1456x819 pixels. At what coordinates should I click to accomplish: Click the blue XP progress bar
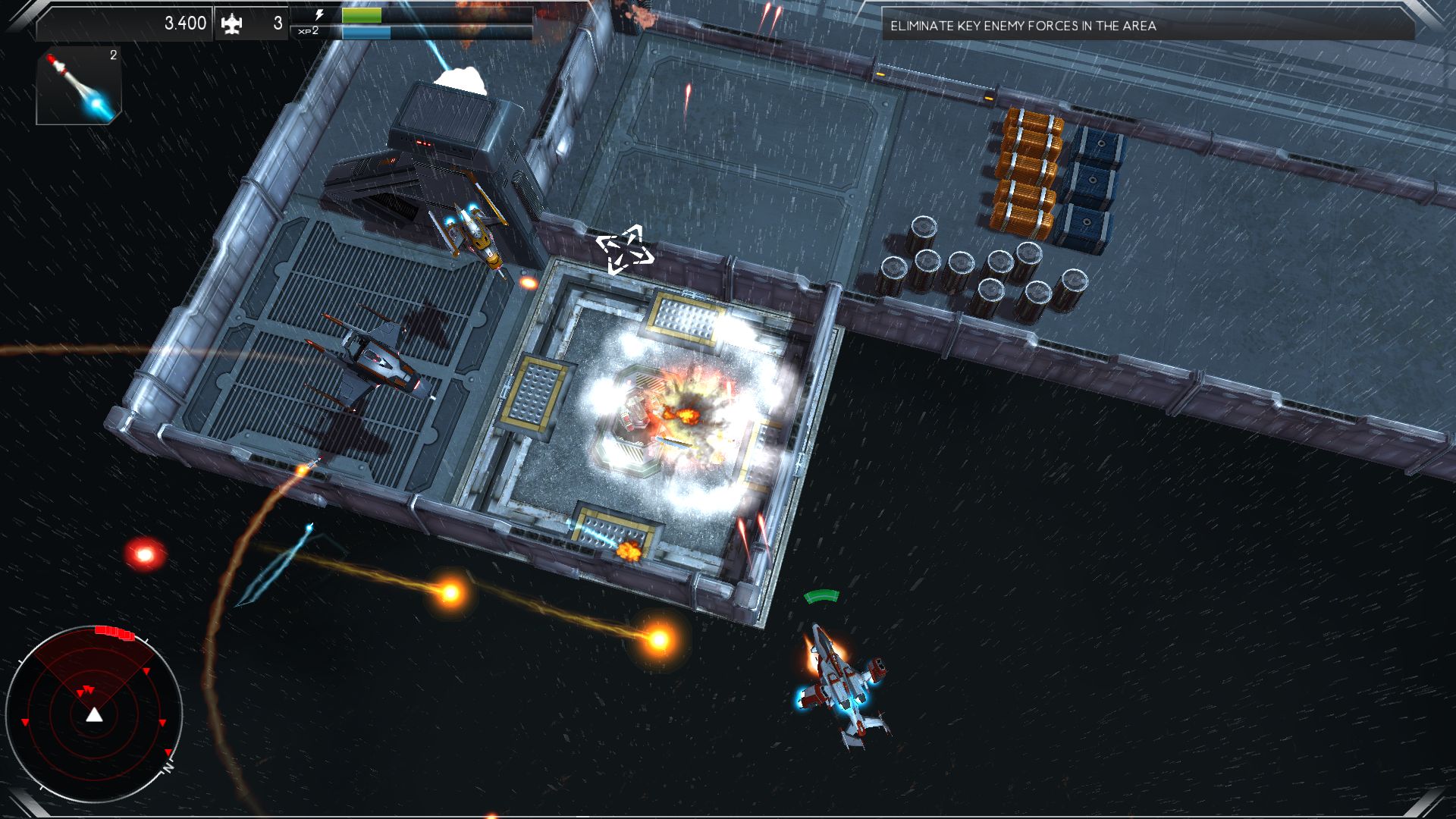tap(366, 33)
